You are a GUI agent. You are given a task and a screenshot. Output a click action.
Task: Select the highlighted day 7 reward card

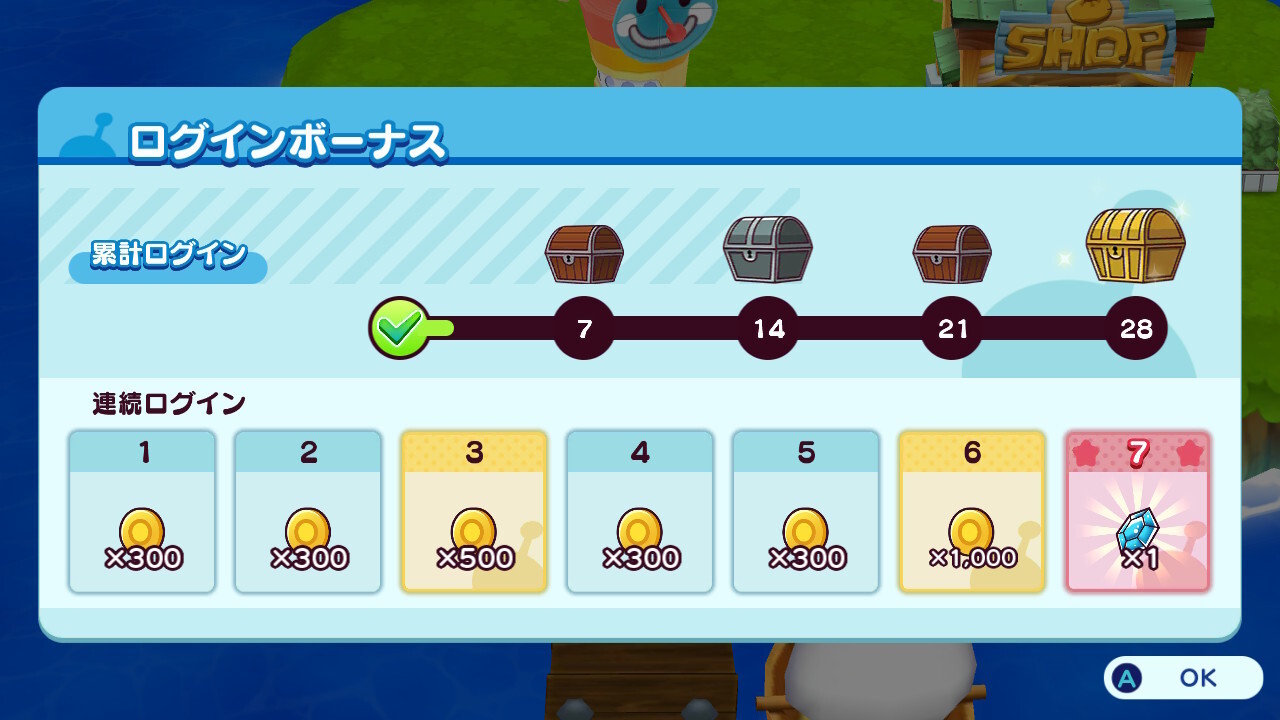(1138, 512)
